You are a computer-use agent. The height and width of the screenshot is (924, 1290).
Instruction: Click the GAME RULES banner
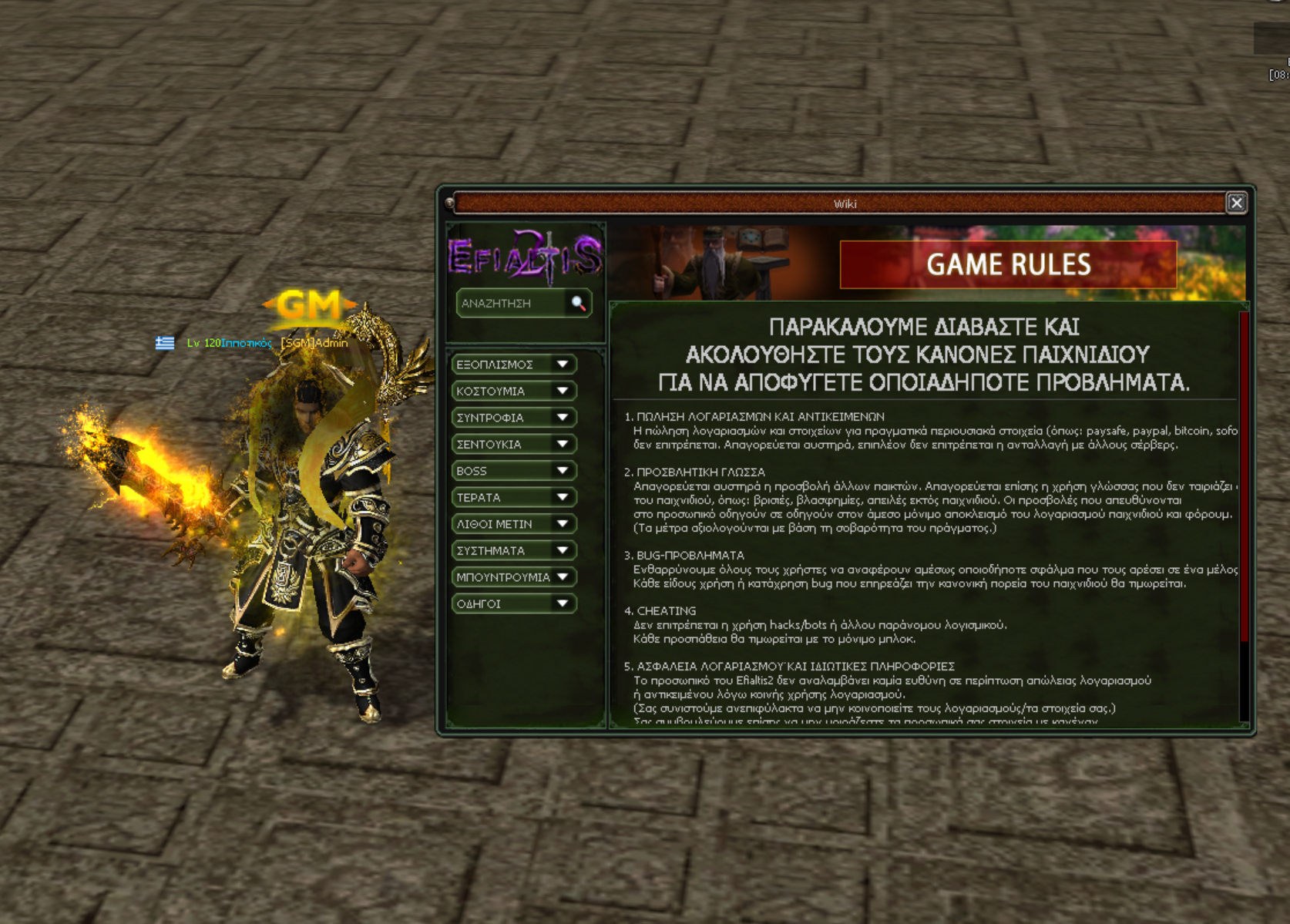(x=1008, y=264)
